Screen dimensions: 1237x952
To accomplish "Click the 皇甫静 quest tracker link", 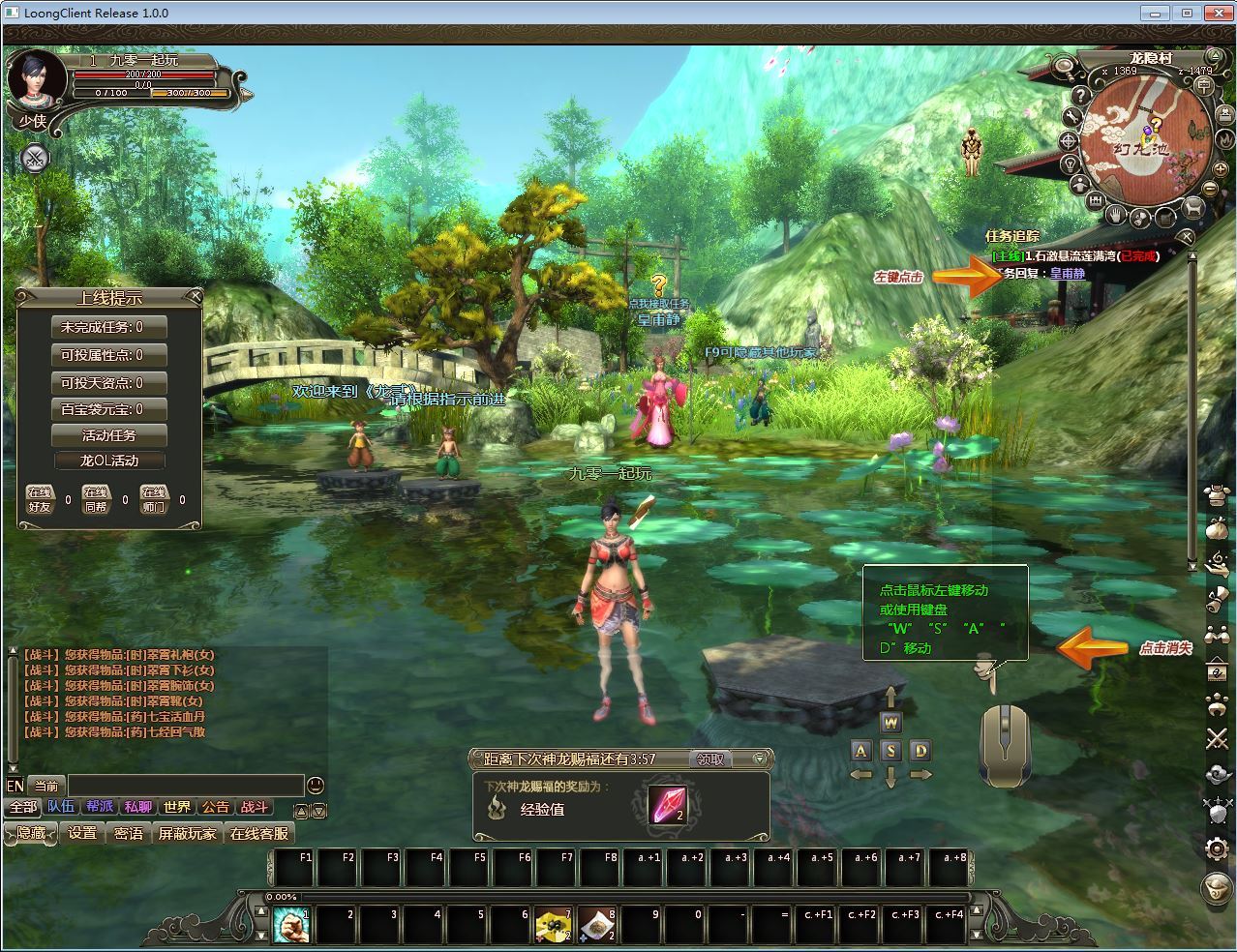I will [x=1068, y=274].
